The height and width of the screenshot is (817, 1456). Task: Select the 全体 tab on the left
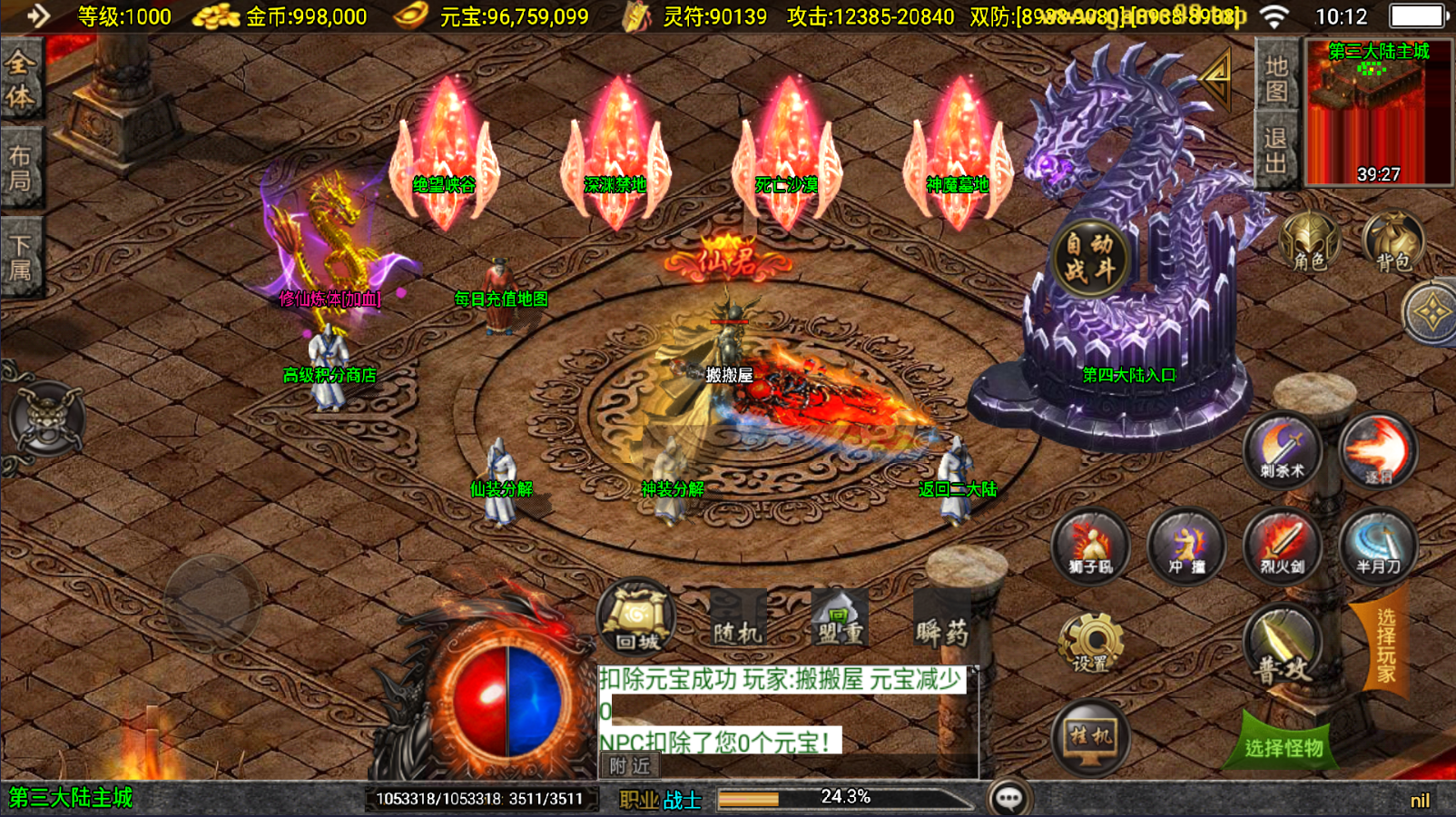20,80
